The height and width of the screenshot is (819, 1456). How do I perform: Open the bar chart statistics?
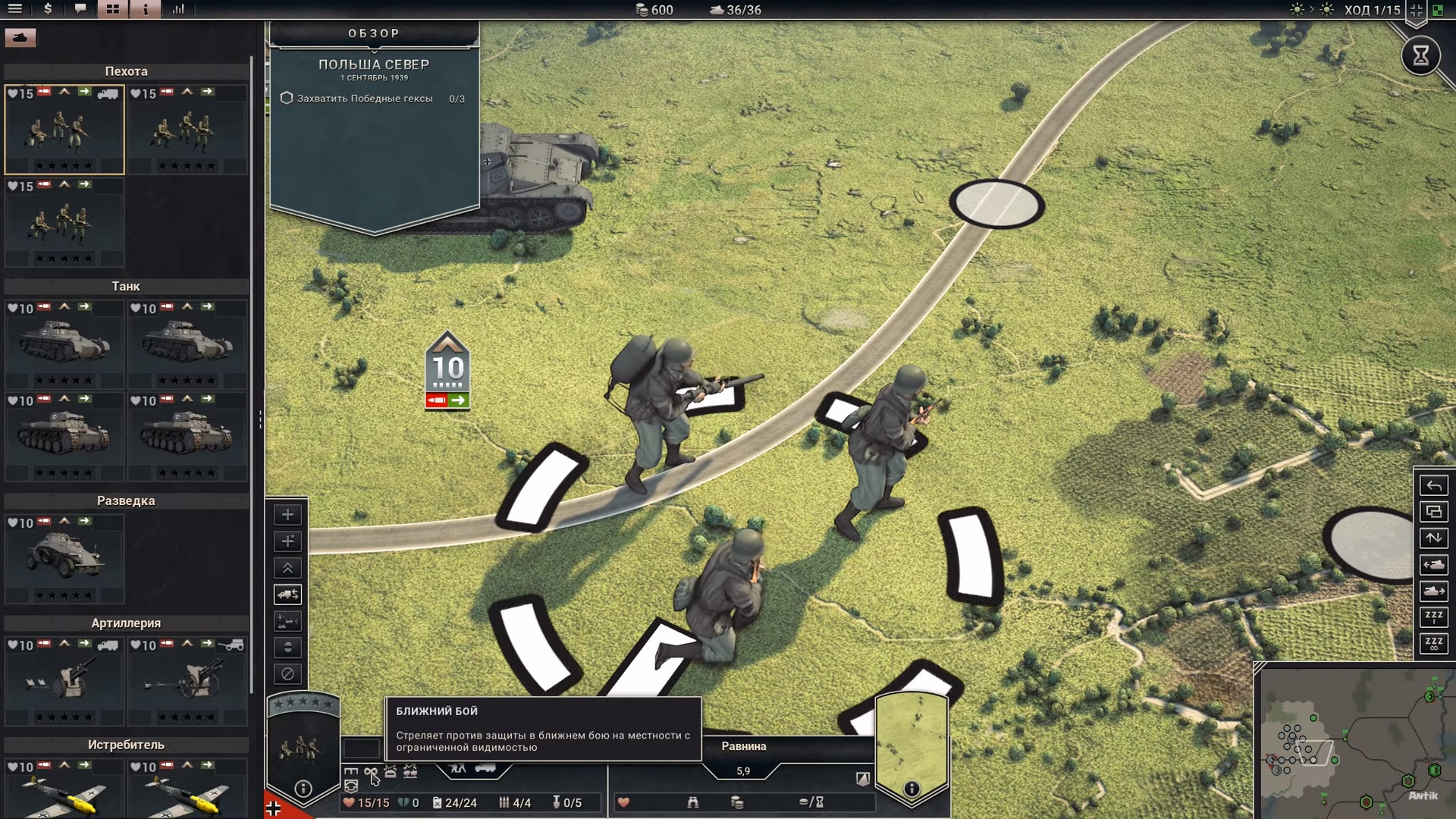pyautogui.click(x=178, y=9)
